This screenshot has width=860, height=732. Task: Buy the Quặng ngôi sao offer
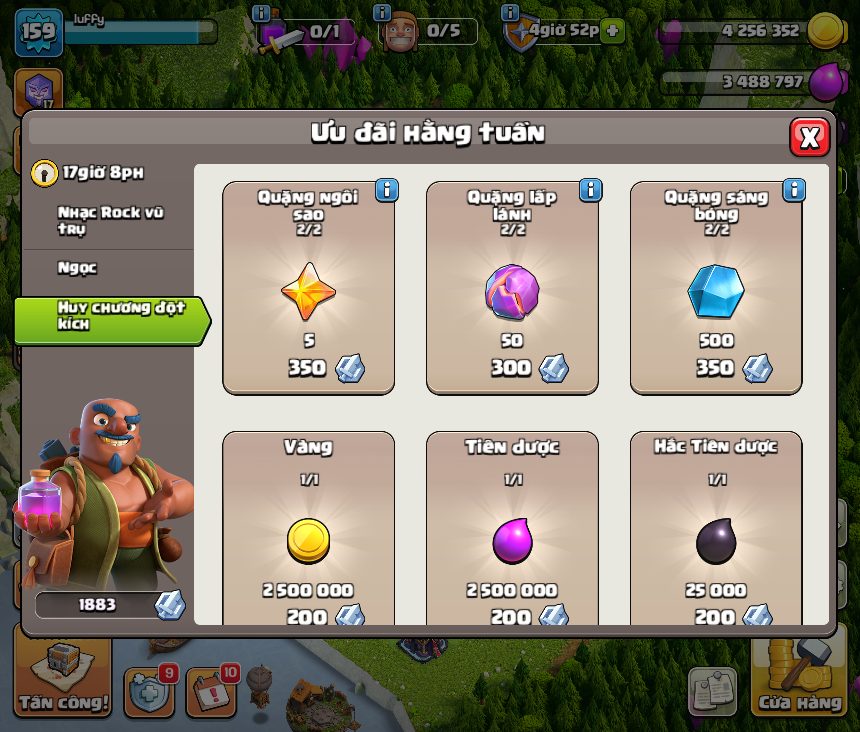coord(308,288)
